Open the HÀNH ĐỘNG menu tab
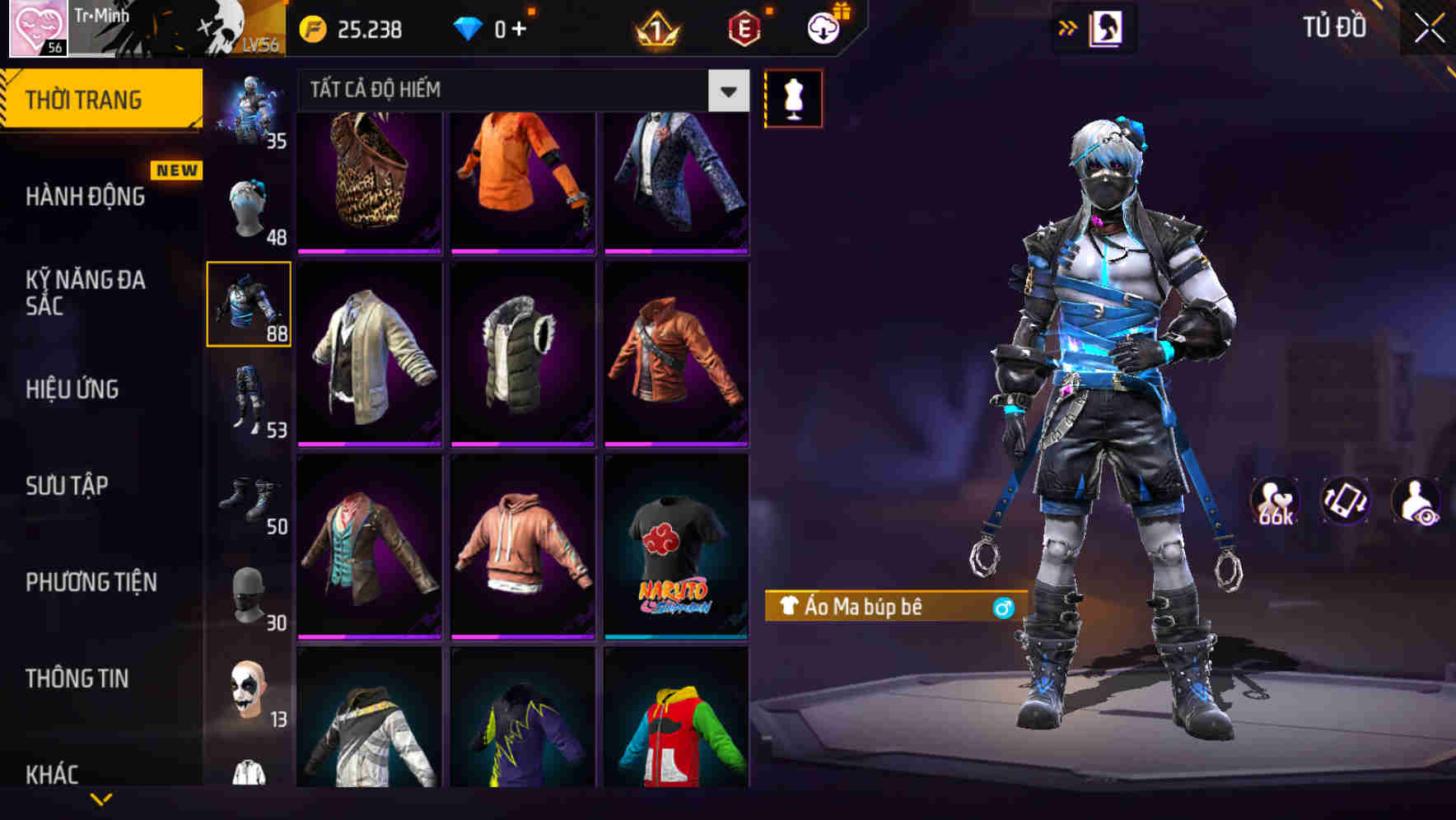This screenshot has width=1456, height=820. click(85, 197)
